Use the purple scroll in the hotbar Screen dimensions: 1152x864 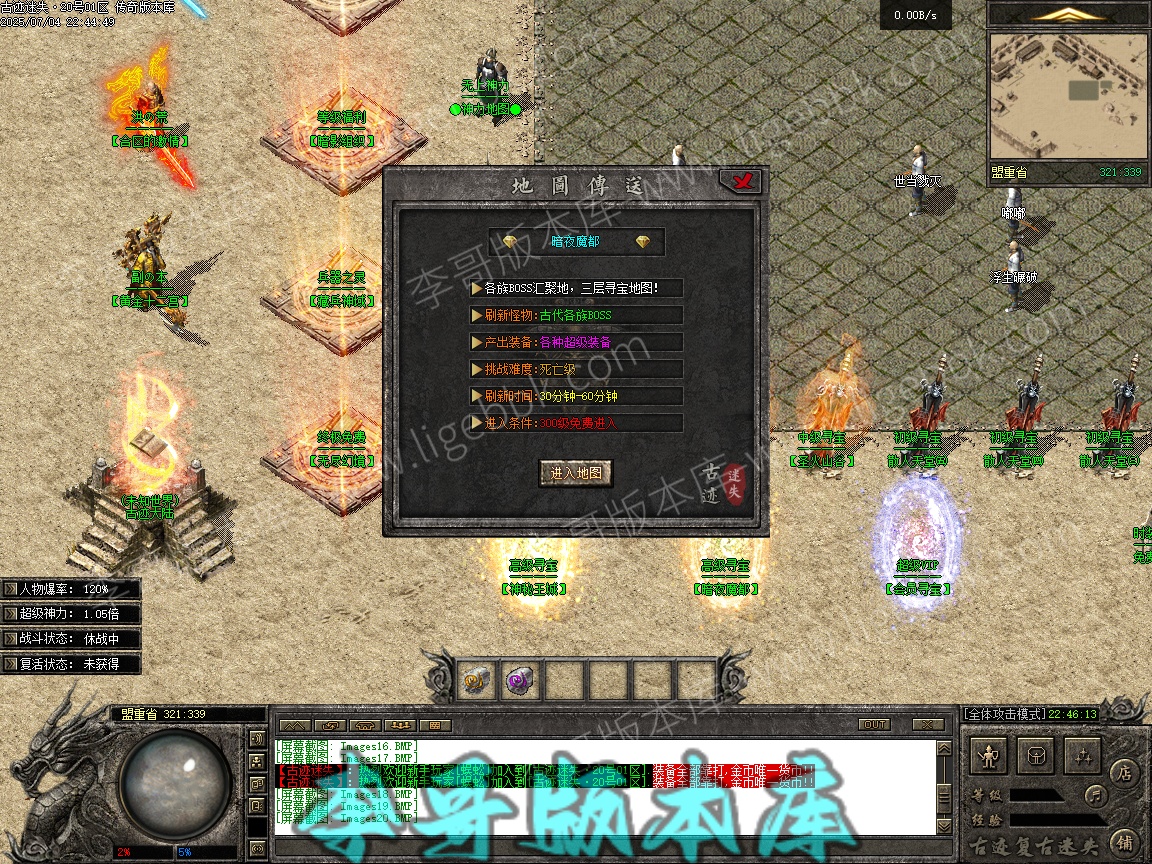(x=521, y=680)
